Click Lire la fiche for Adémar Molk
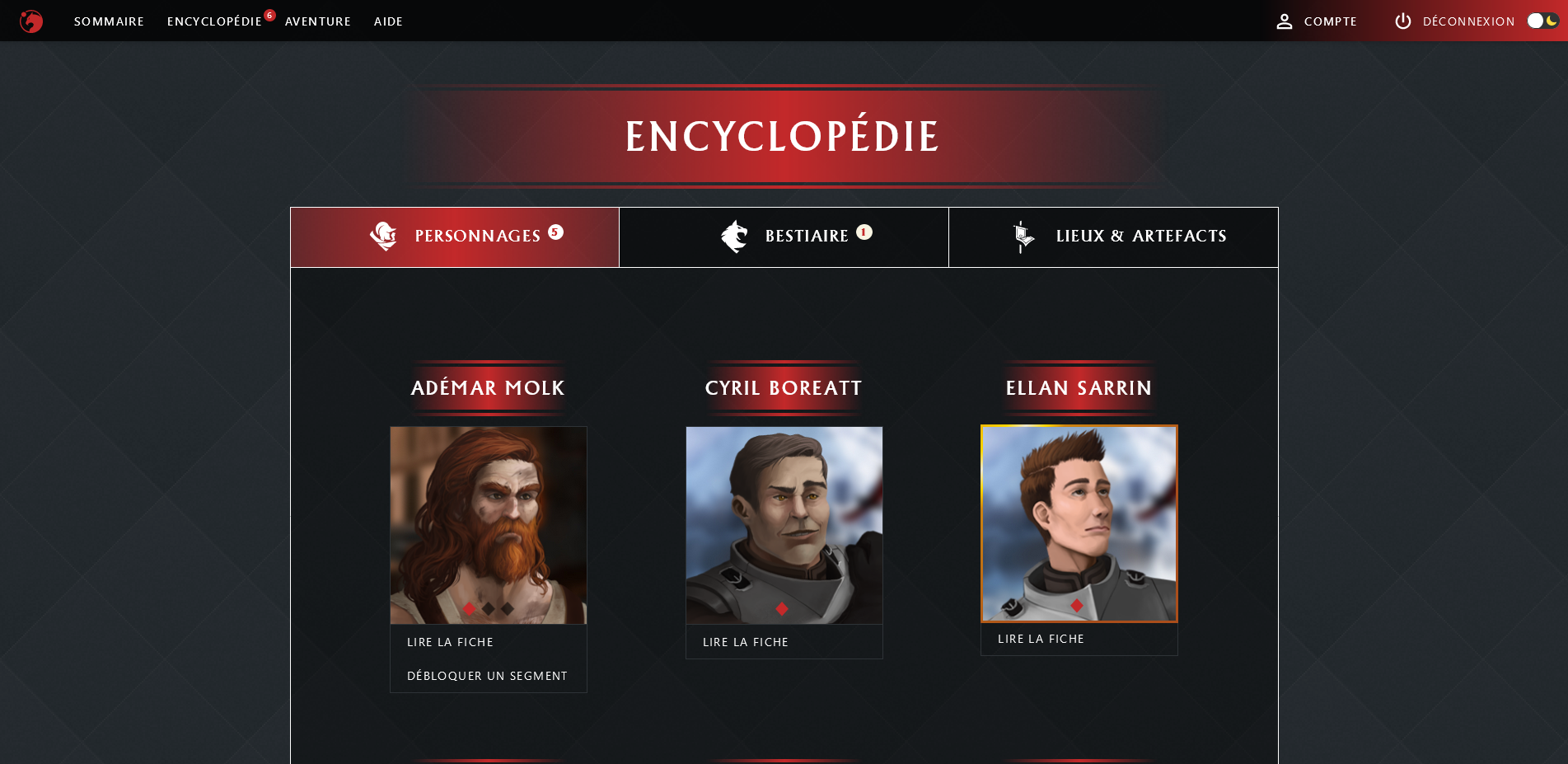 450,642
